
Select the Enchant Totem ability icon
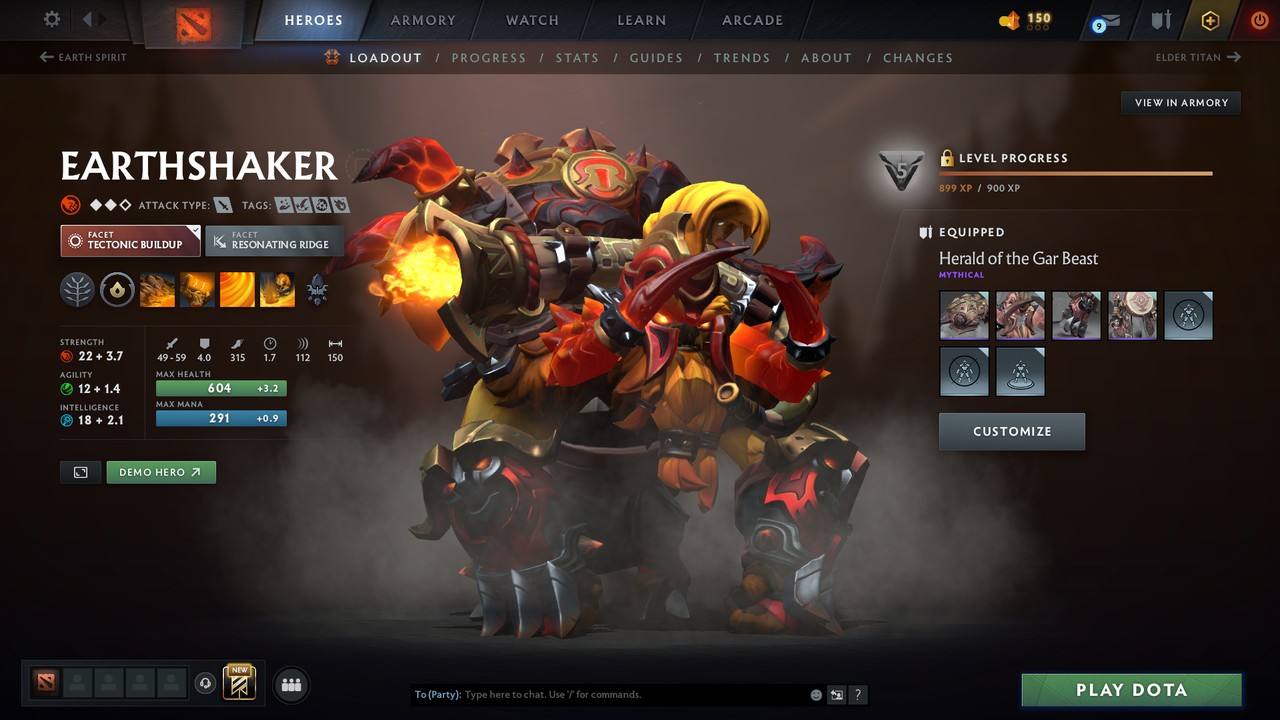point(196,290)
